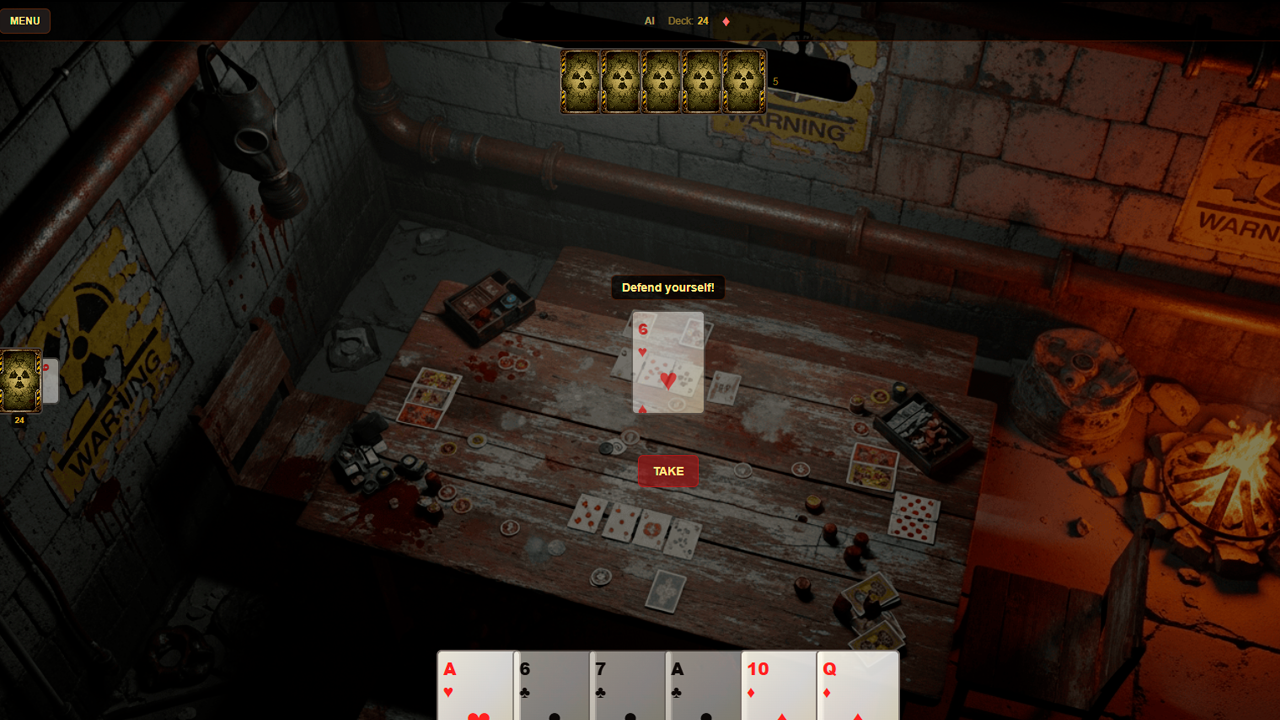
Task: Click the 'Defend yourself!' prompt
Action: [x=667, y=287]
